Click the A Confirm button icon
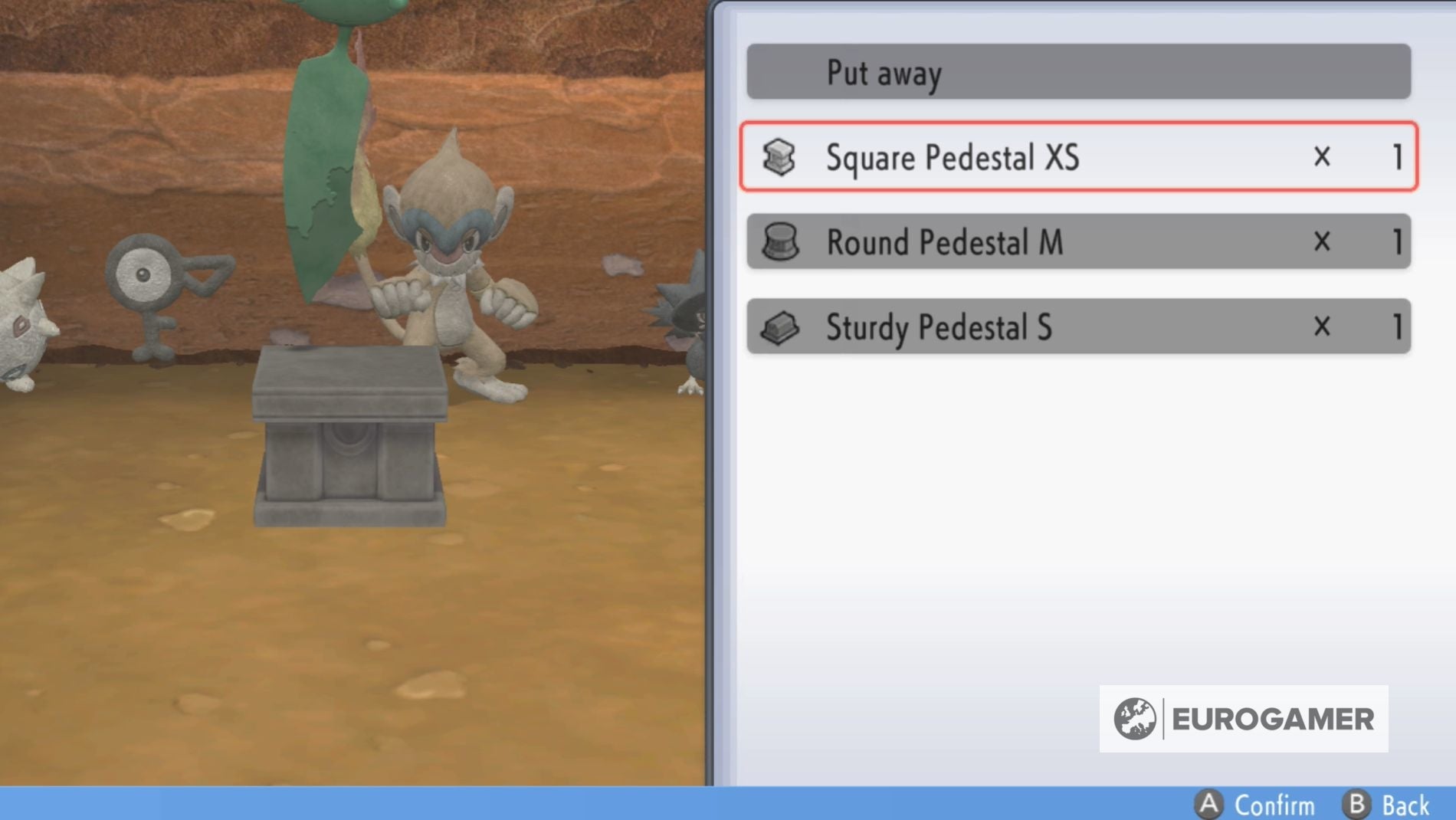Screen dimensions: 1456x820 click(x=1211, y=805)
